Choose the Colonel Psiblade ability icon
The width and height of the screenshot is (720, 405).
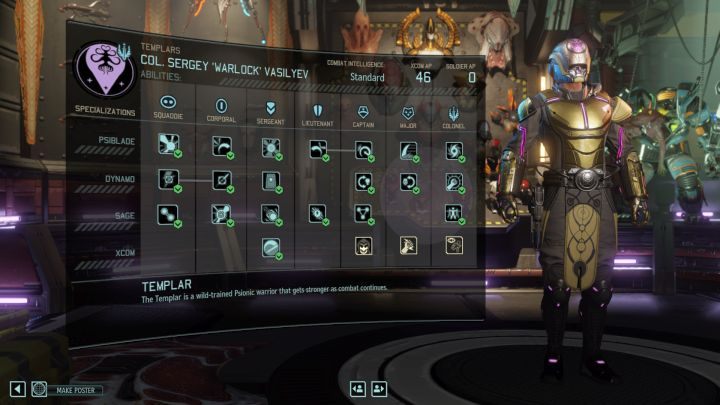[453, 149]
